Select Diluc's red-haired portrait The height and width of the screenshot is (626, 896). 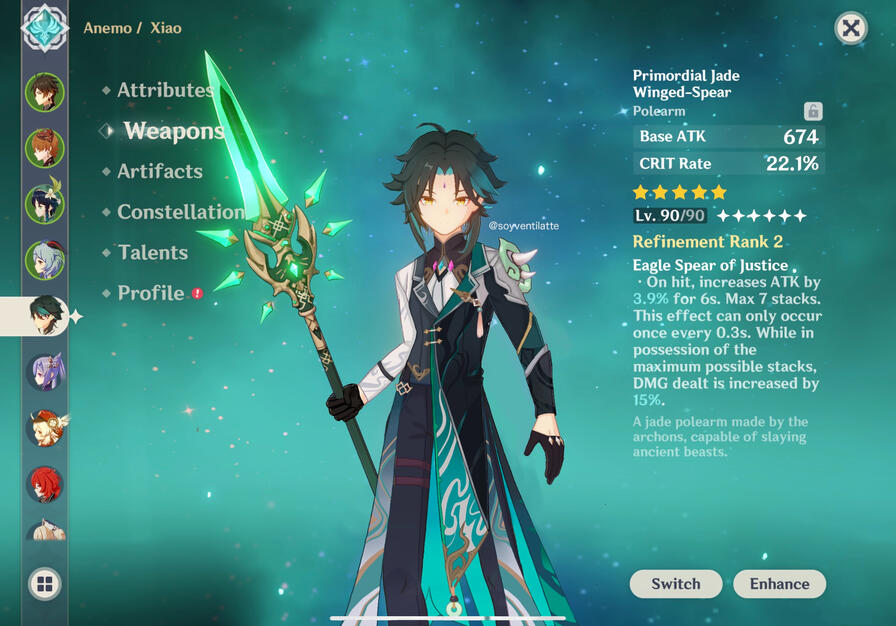[x=45, y=484]
